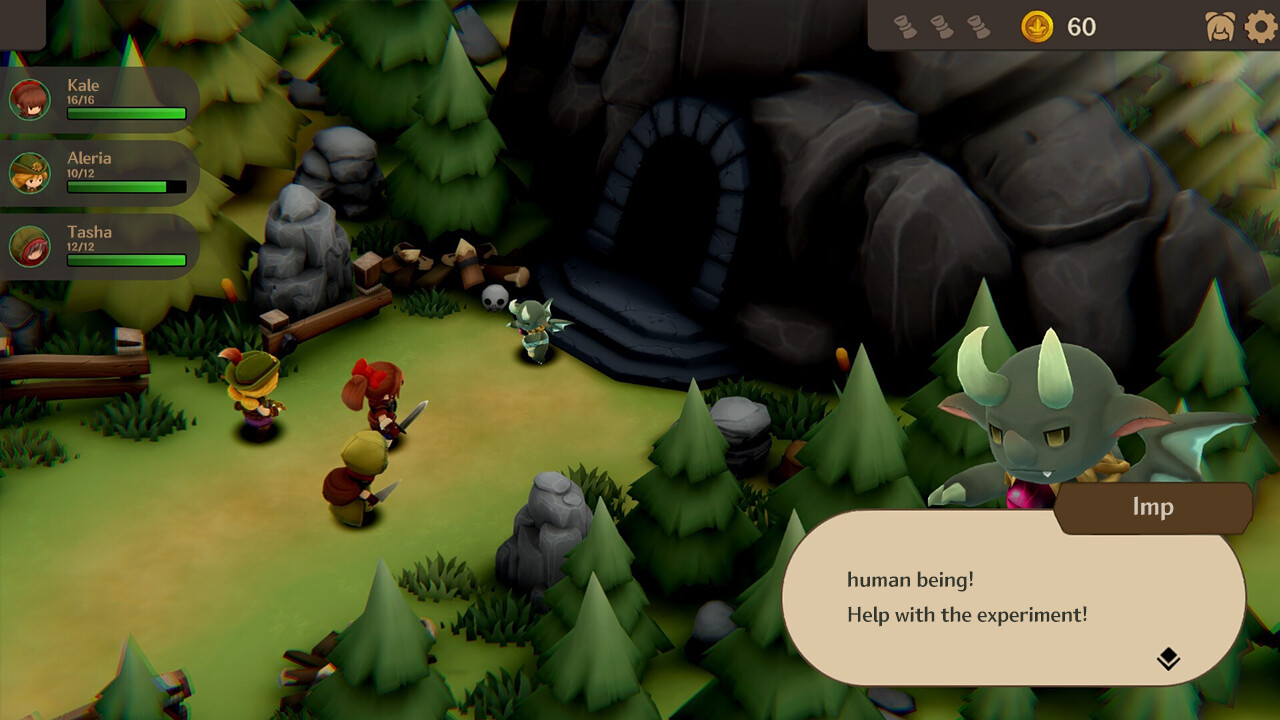Click Kale's full green health bar

[x=125, y=113]
